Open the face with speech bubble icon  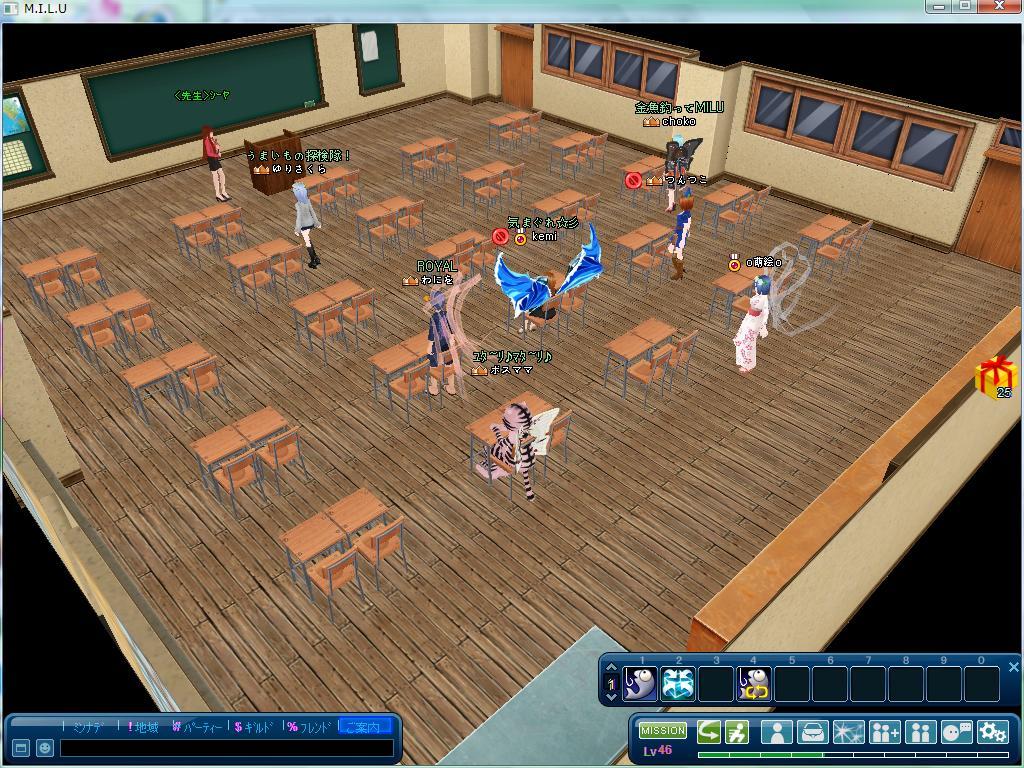[x=957, y=732]
